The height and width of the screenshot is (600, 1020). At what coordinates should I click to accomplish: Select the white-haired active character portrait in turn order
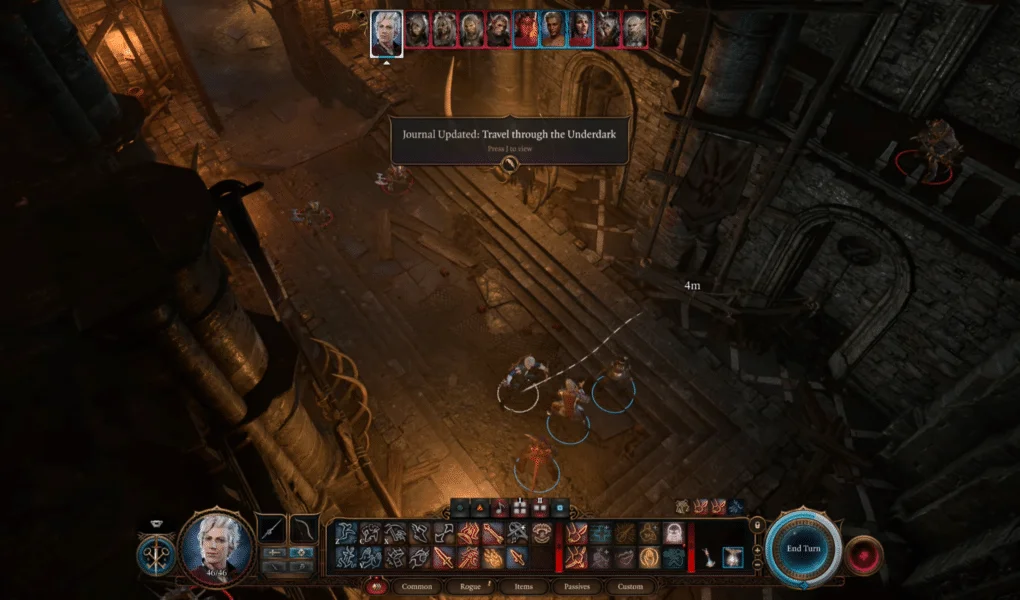pyautogui.click(x=387, y=31)
